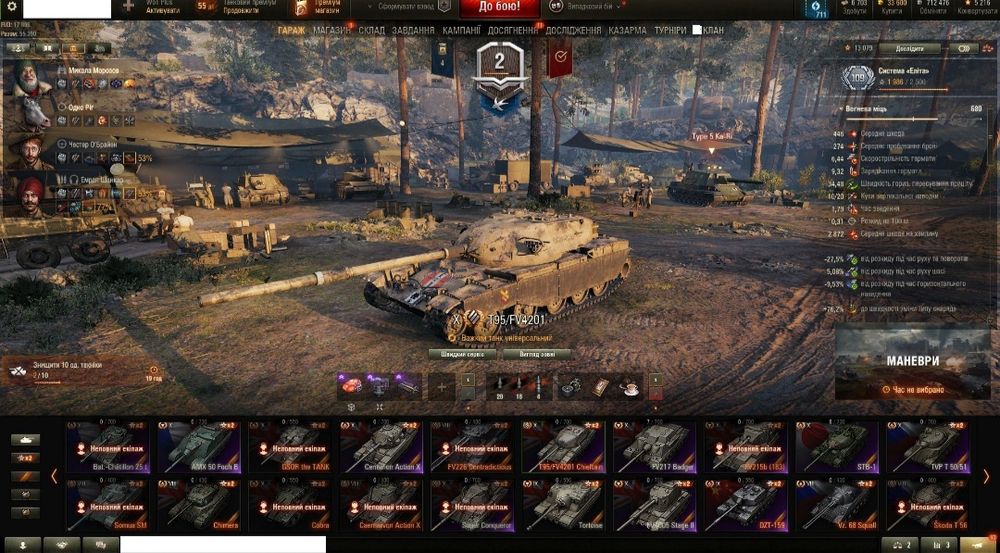This screenshot has height=553, width=1000.
Task: Start battle with the До бою! button
Action: click(500, 9)
